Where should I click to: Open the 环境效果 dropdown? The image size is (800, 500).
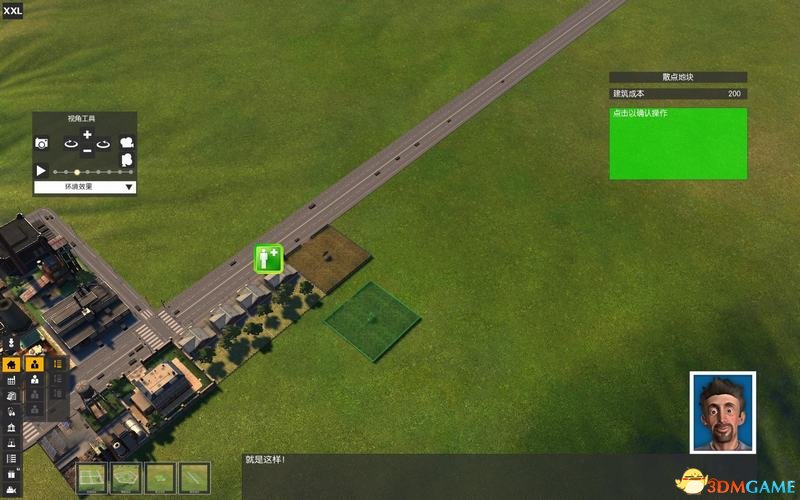85,187
